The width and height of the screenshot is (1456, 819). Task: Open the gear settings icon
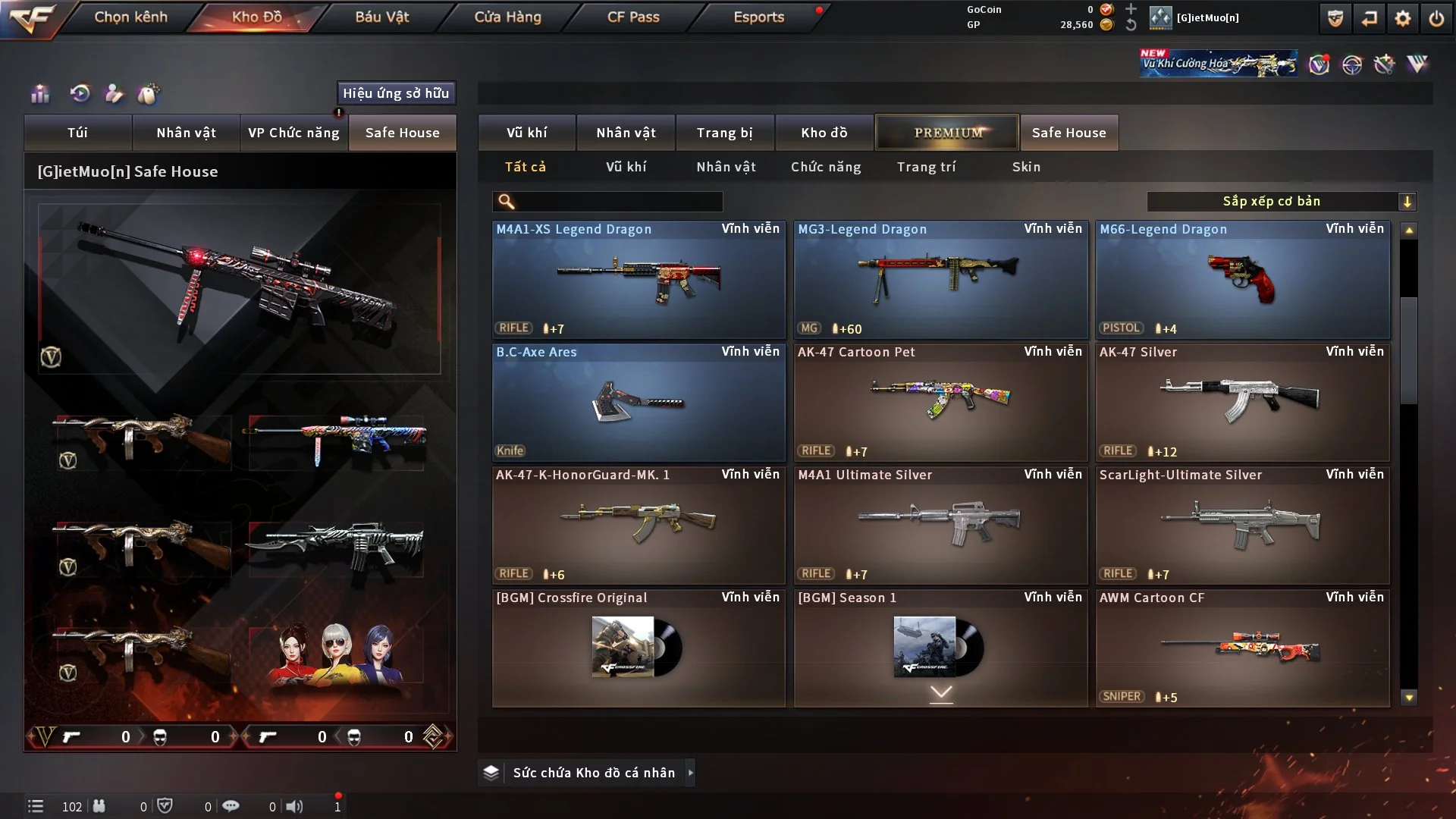tap(1402, 18)
